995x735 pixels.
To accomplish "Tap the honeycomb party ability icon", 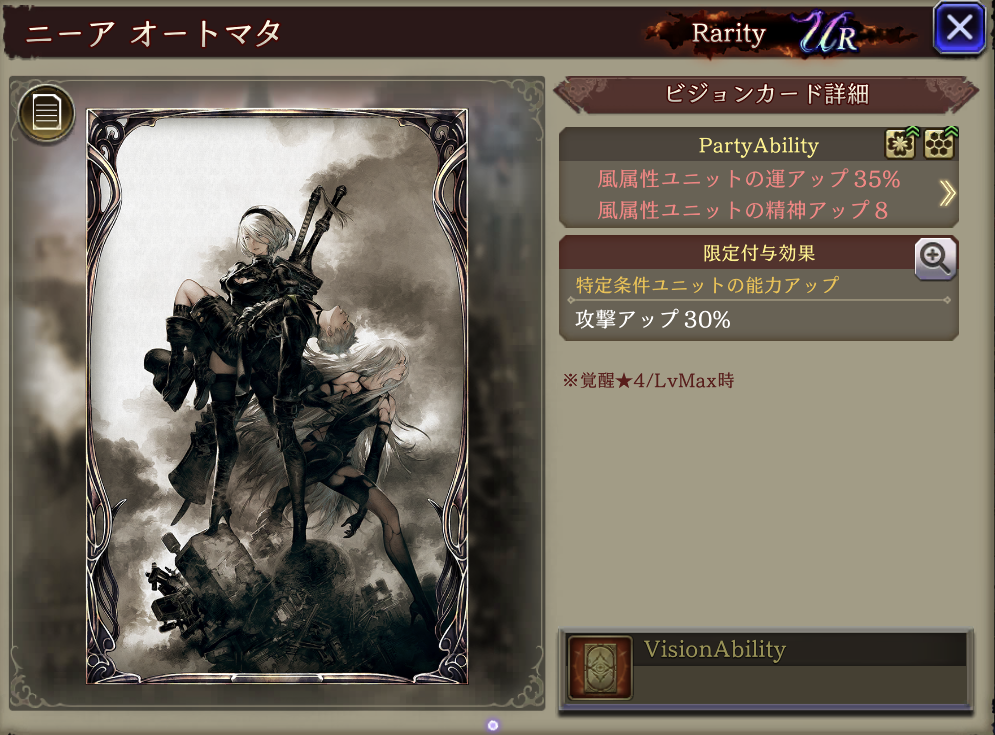I will [x=939, y=145].
